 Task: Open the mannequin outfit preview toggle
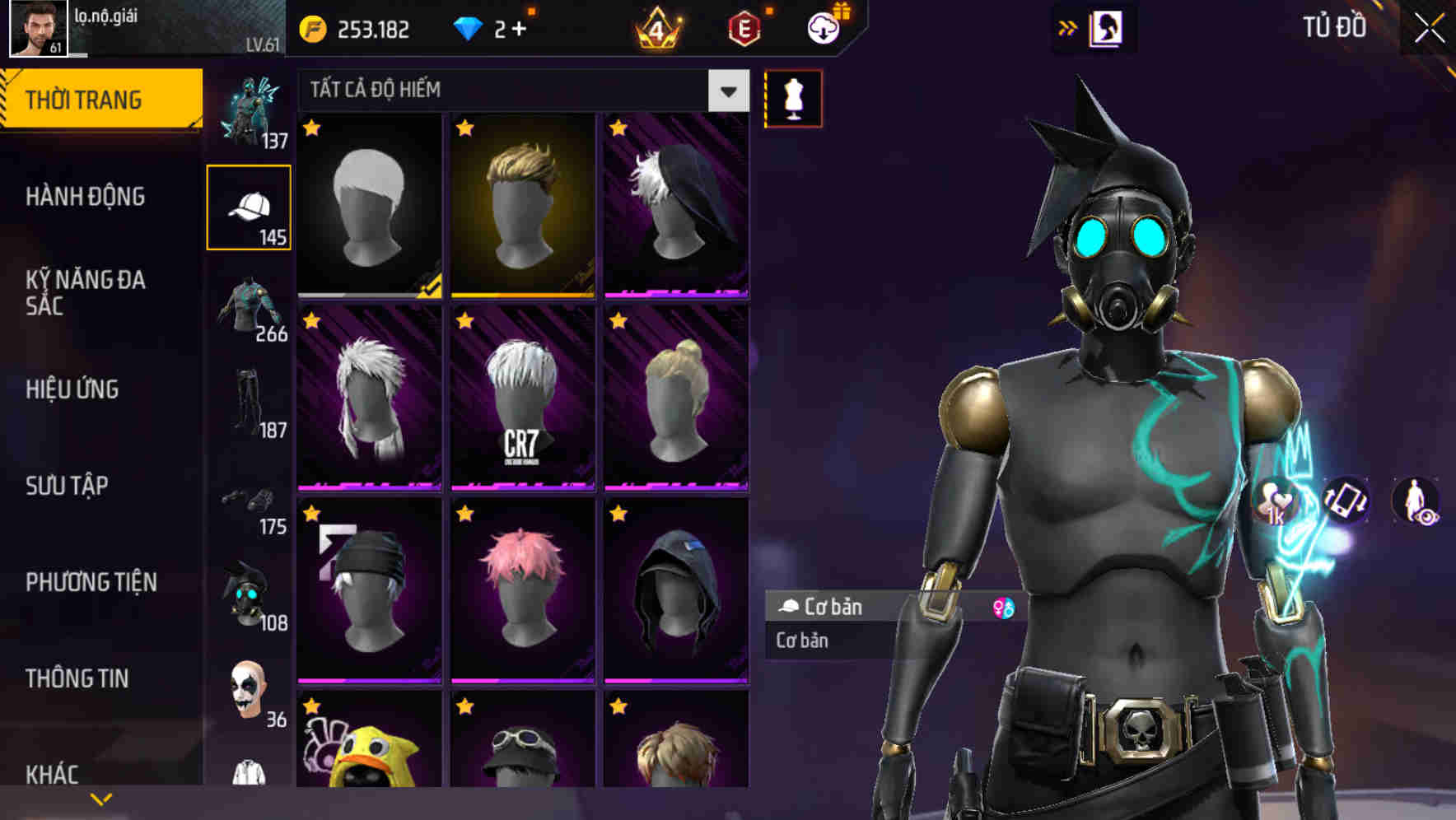(x=793, y=97)
